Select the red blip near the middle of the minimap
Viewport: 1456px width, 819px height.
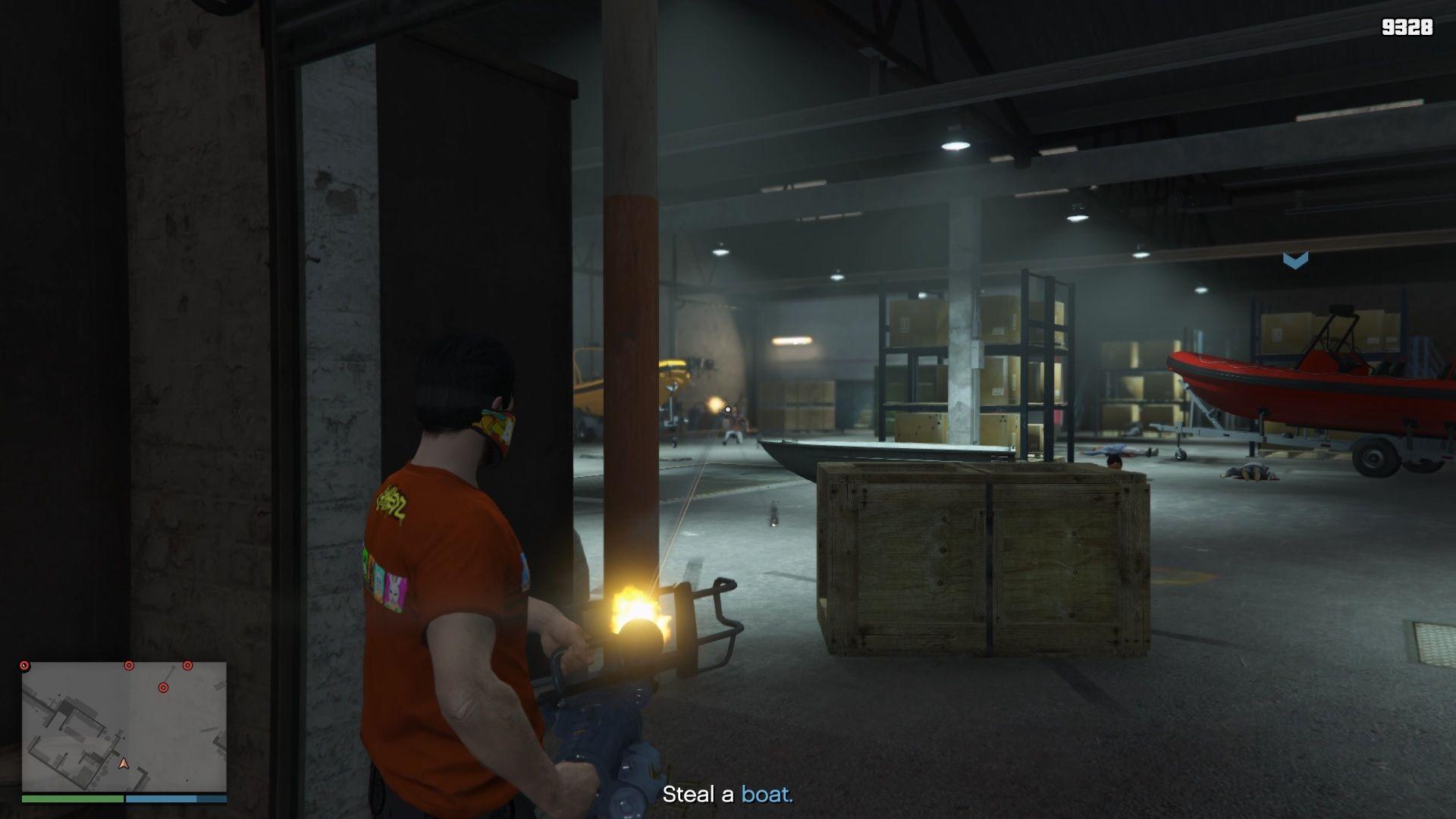pyautogui.click(x=164, y=687)
